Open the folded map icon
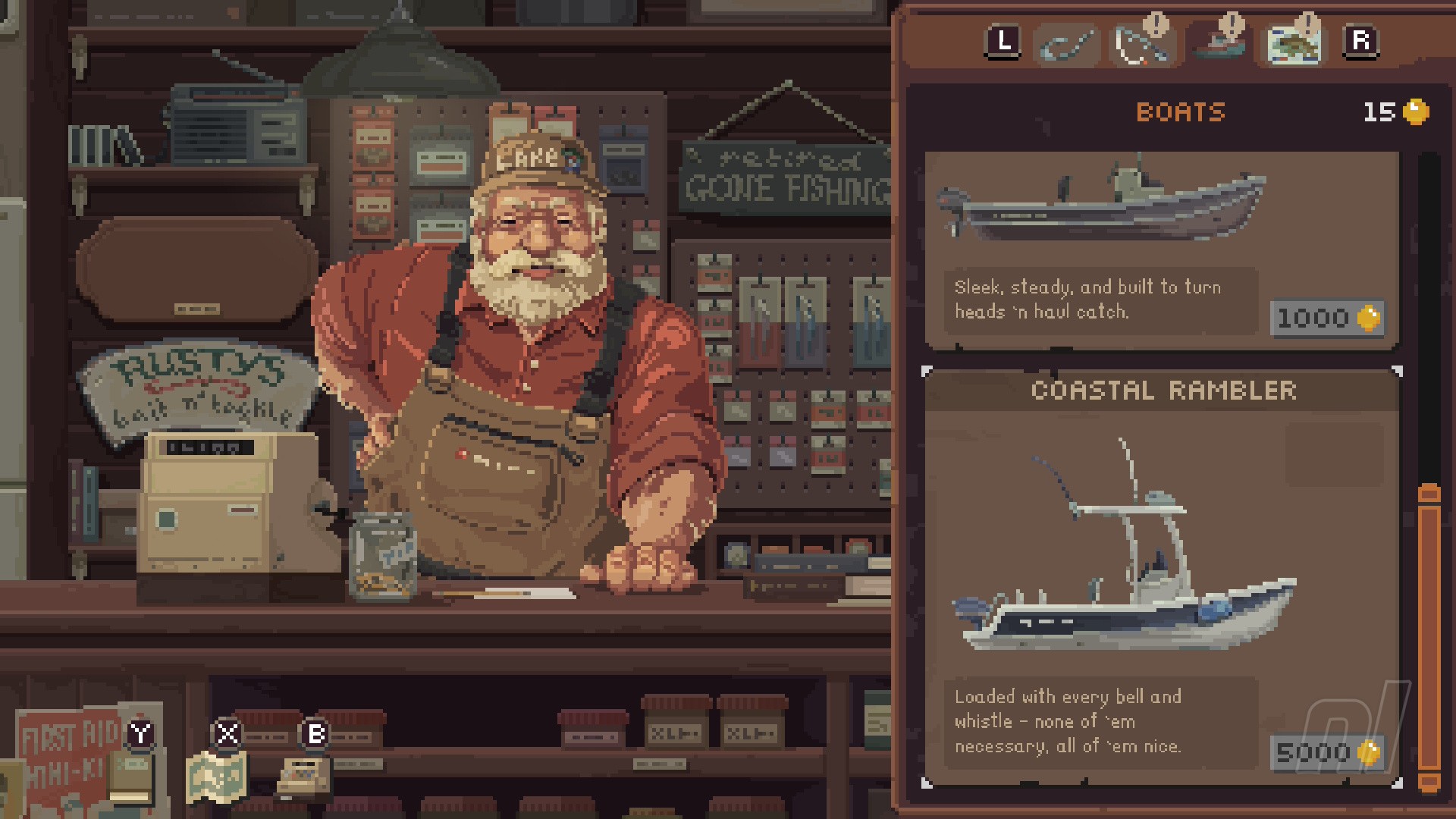 pyautogui.click(x=217, y=777)
